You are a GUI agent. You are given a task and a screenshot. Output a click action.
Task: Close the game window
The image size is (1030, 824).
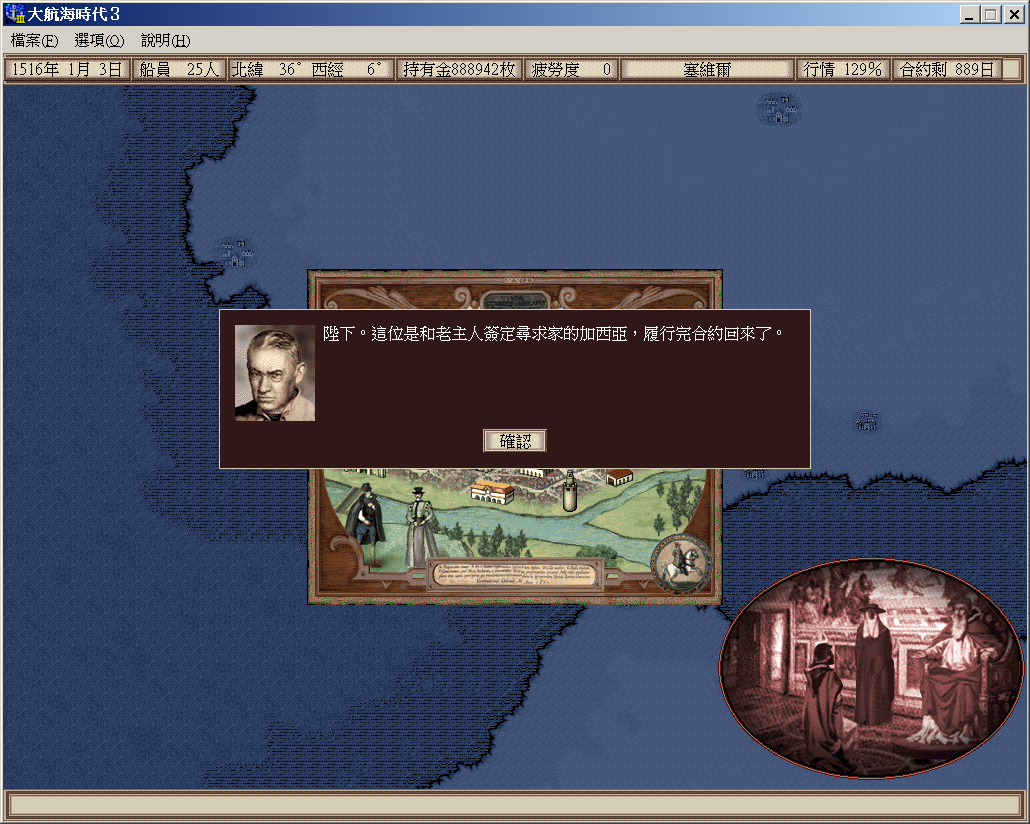1012,15
